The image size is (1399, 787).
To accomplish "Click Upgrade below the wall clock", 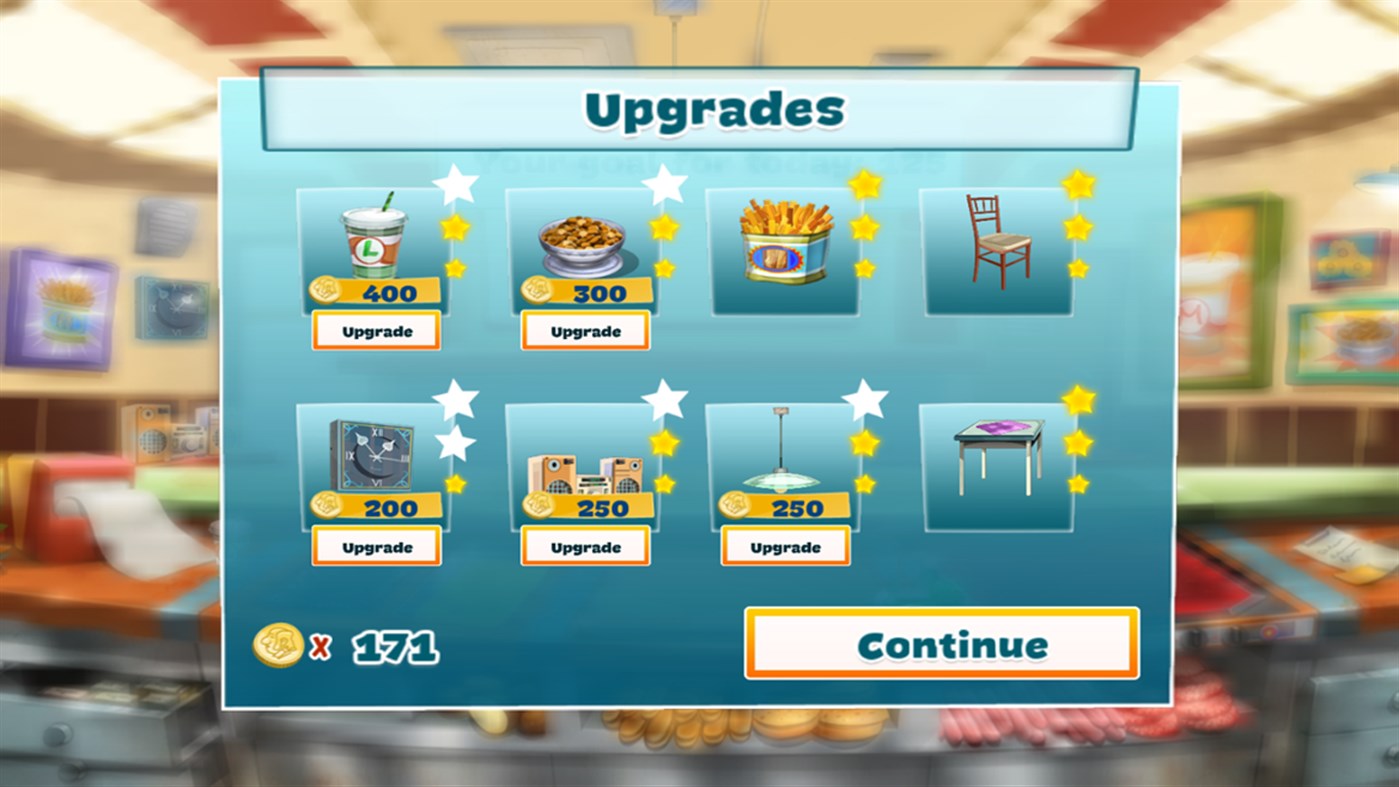I will pyautogui.click(x=376, y=546).
